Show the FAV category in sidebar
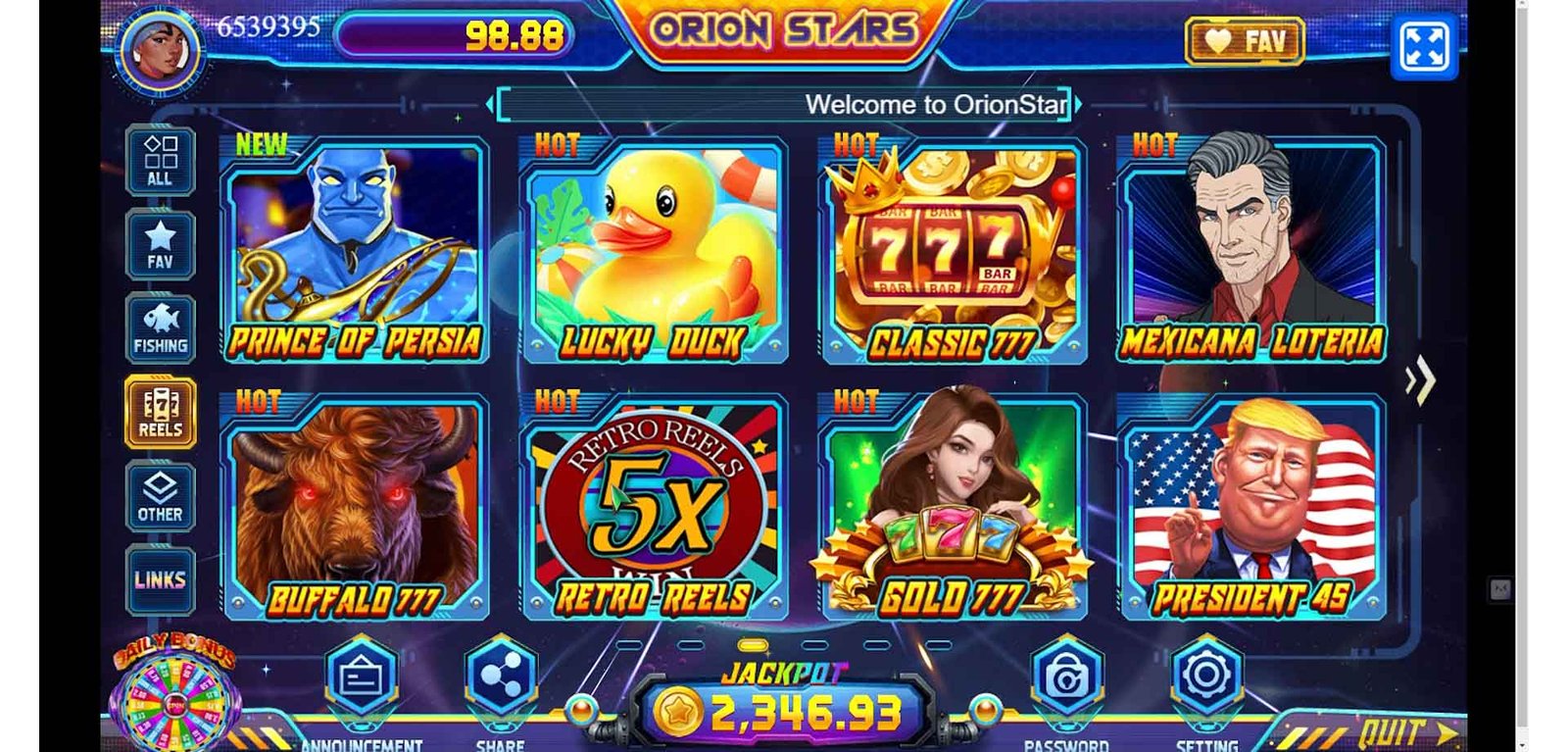 pos(160,244)
